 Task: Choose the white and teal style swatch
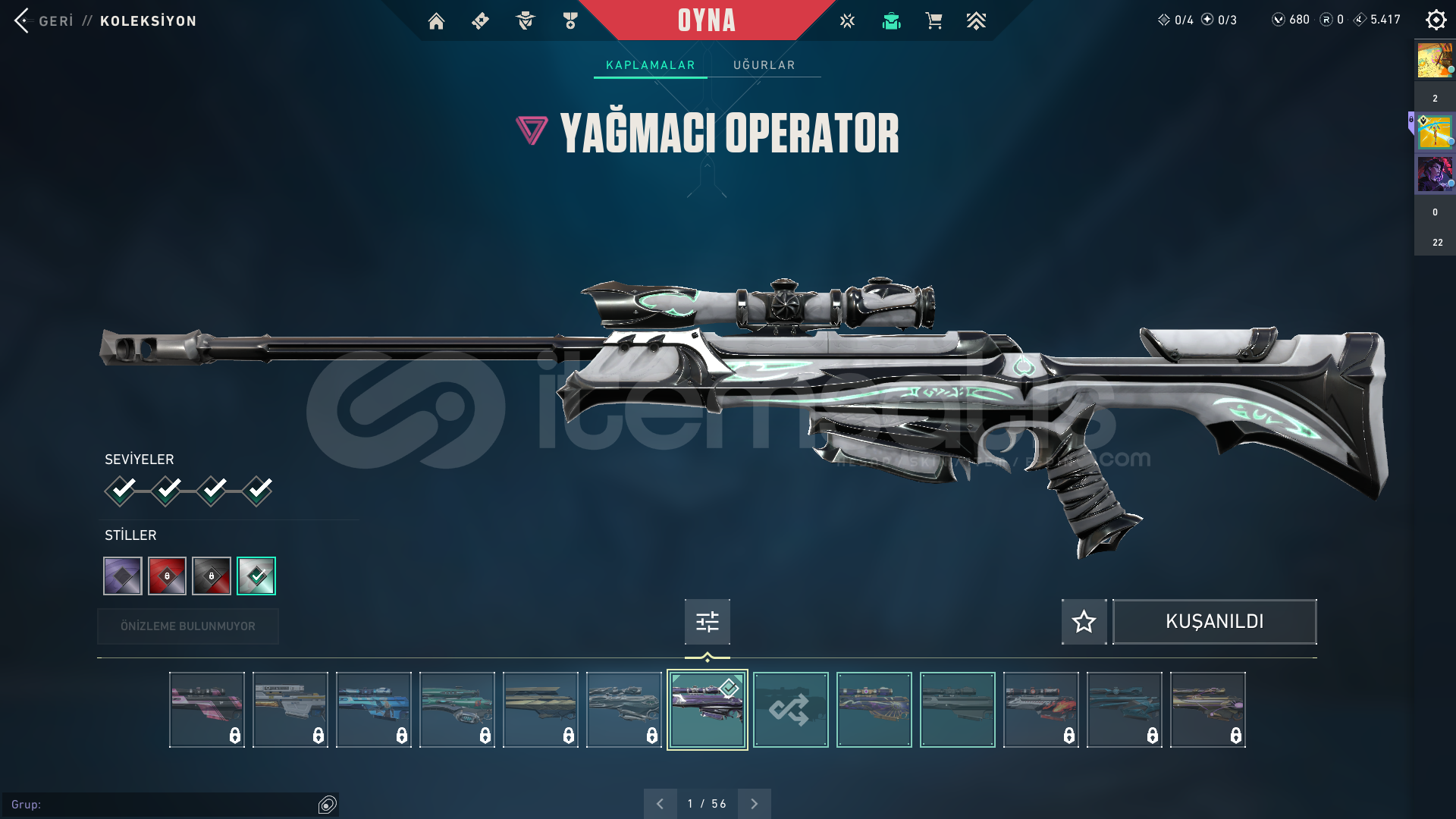click(256, 576)
